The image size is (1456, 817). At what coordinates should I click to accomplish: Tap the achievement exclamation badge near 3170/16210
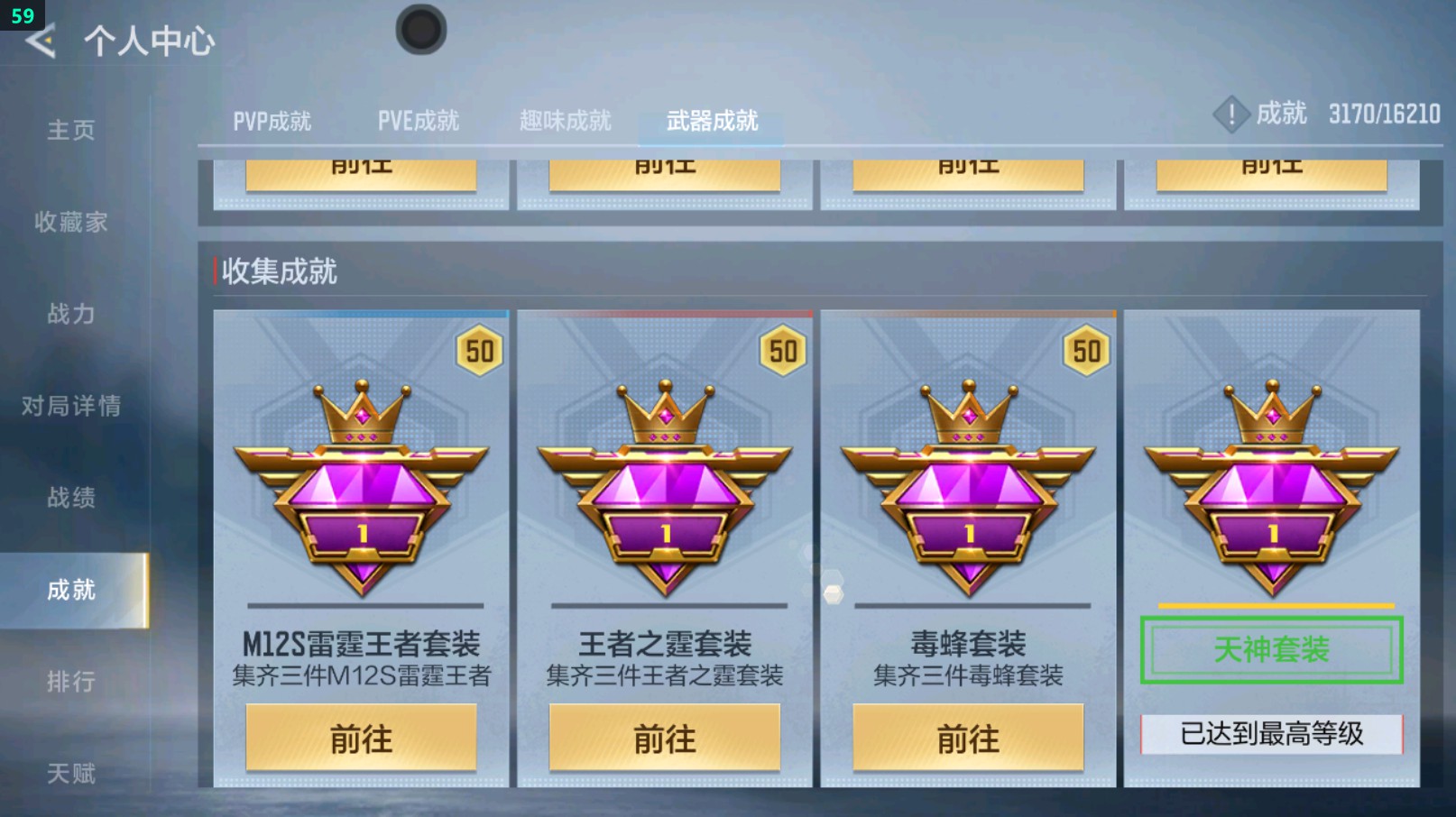[1231, 115]
